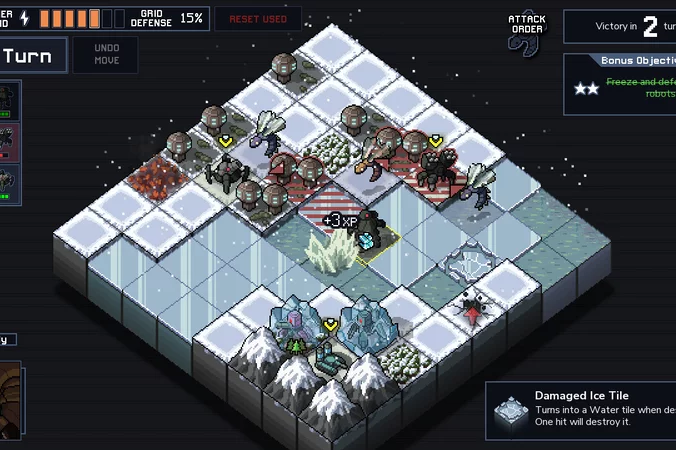
Task: Click the Undo Move button
Action: point(105,55)
